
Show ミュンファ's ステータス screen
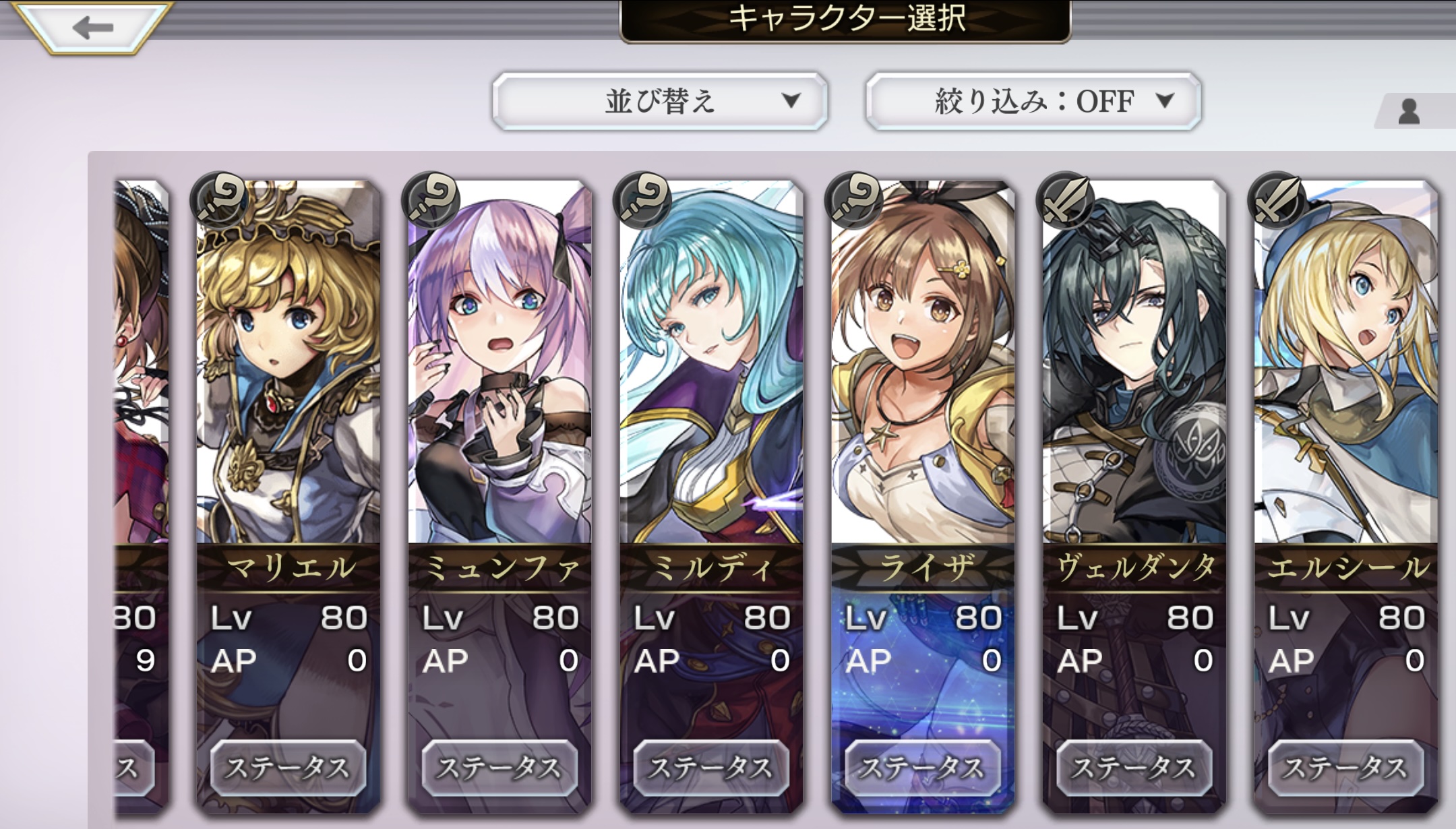[x=499, y=767]
